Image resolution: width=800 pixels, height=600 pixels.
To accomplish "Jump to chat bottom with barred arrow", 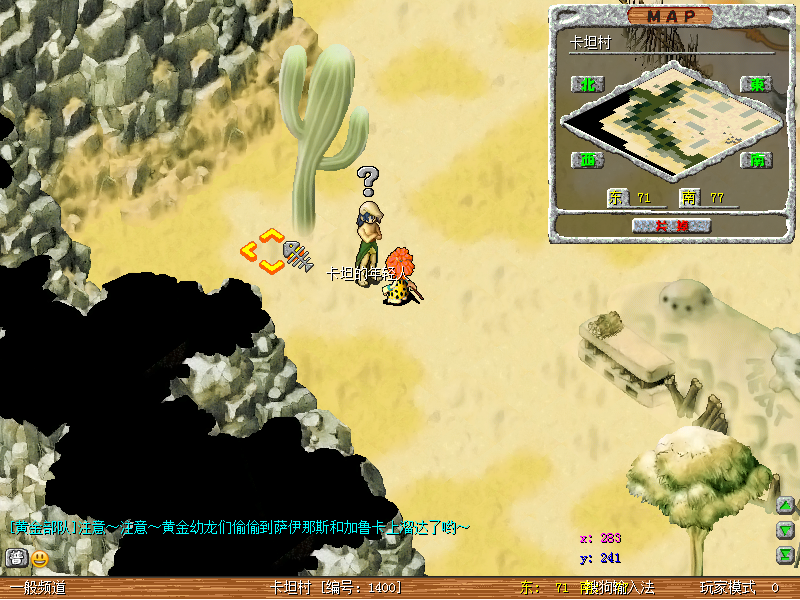I will pyautogui.click(x=786, y=555).
